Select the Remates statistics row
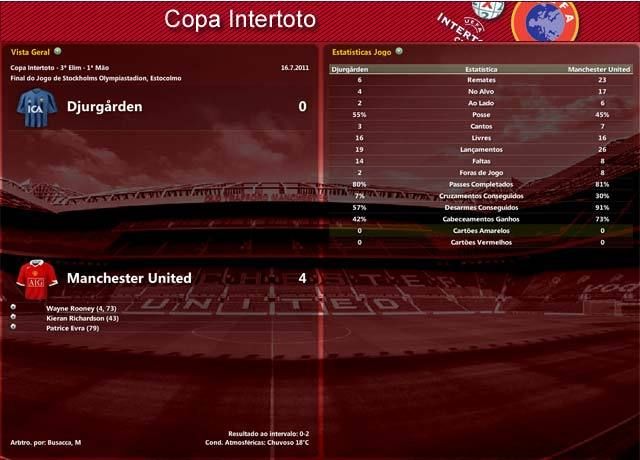This screenshot has width=640, height=460. pyautogui.click(x=481, y=80)
